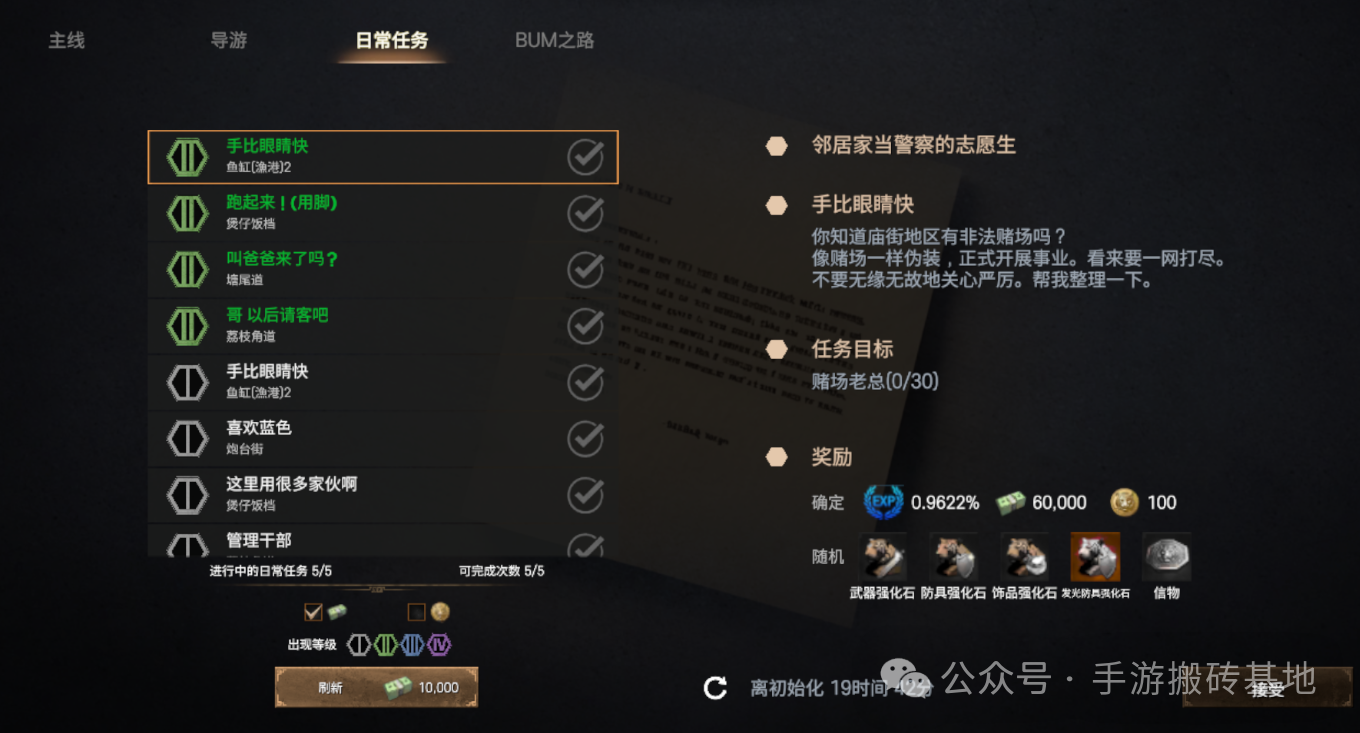Click the money stack icon beside 60,000
Viewport: 1360px width, 733px height.
click(1012, 502)
